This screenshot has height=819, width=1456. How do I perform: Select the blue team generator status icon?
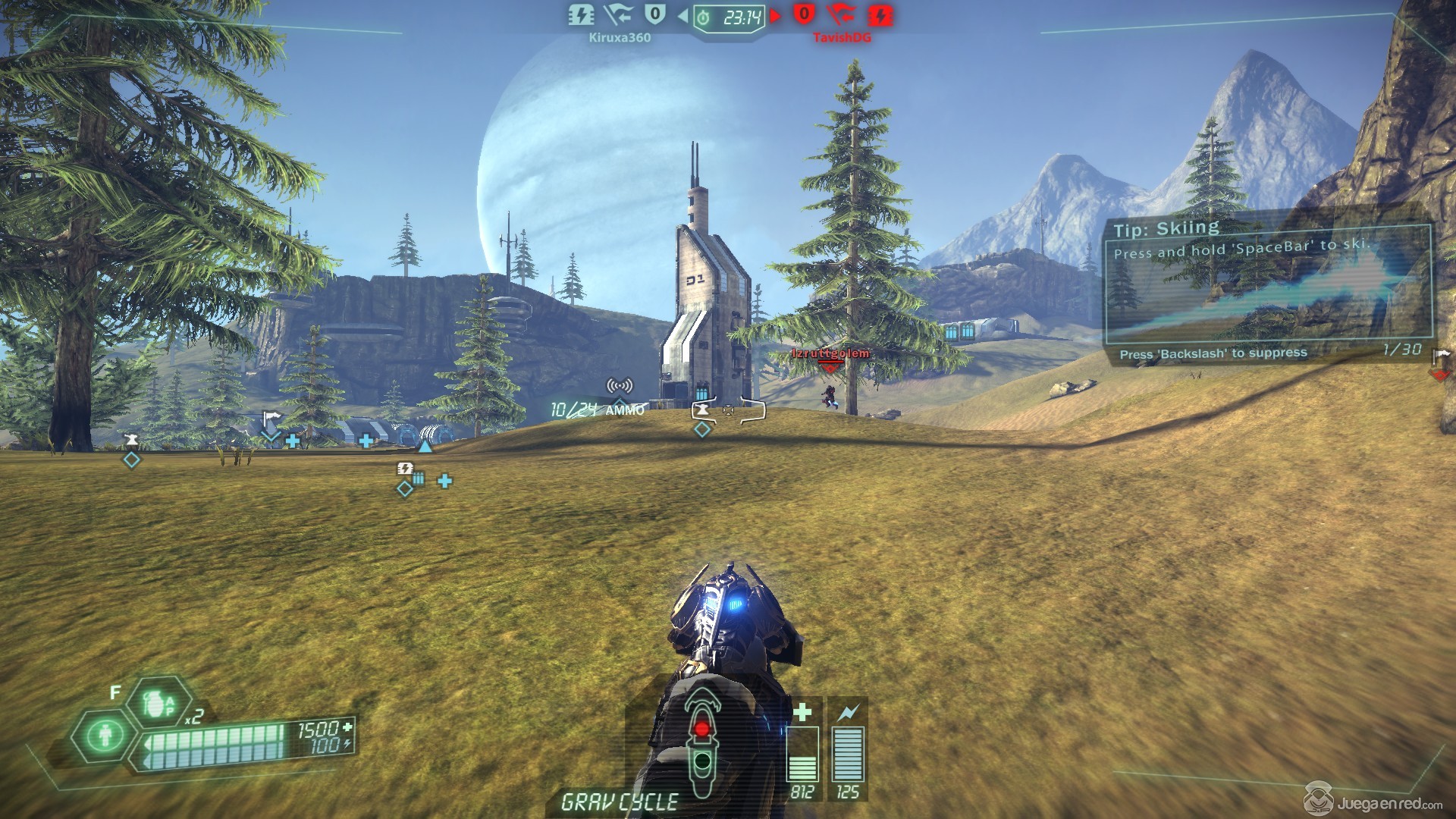click(581, 14)
